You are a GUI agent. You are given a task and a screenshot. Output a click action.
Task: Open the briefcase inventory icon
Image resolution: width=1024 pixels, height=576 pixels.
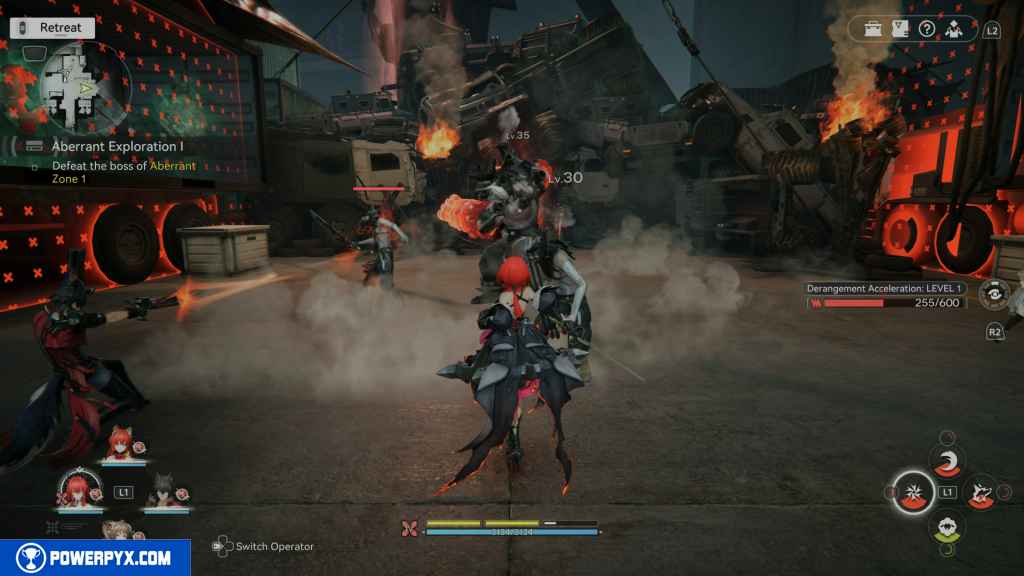(874, 29)
